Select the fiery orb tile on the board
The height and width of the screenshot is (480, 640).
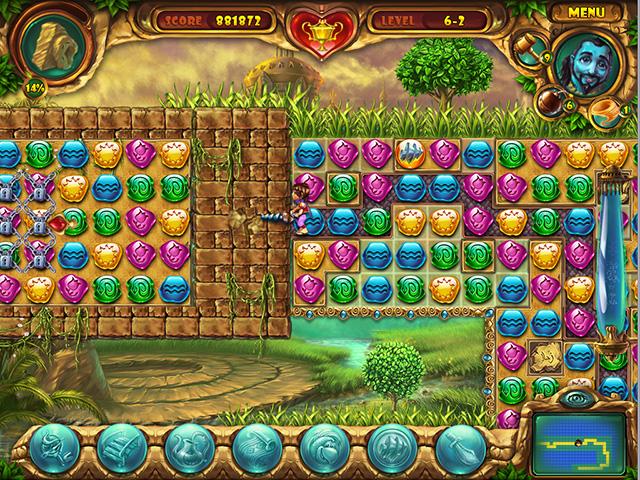tap(408, 152)
